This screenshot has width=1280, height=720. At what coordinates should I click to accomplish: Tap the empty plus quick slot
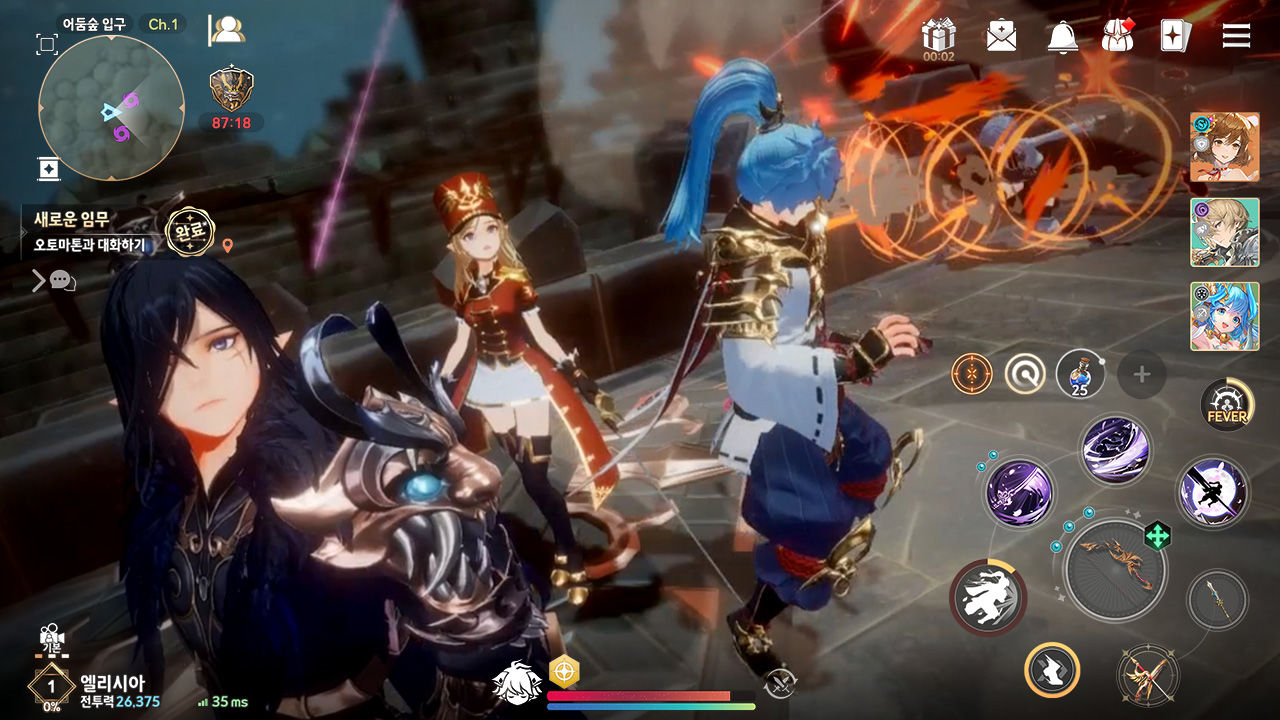(x=1142, y=375)
